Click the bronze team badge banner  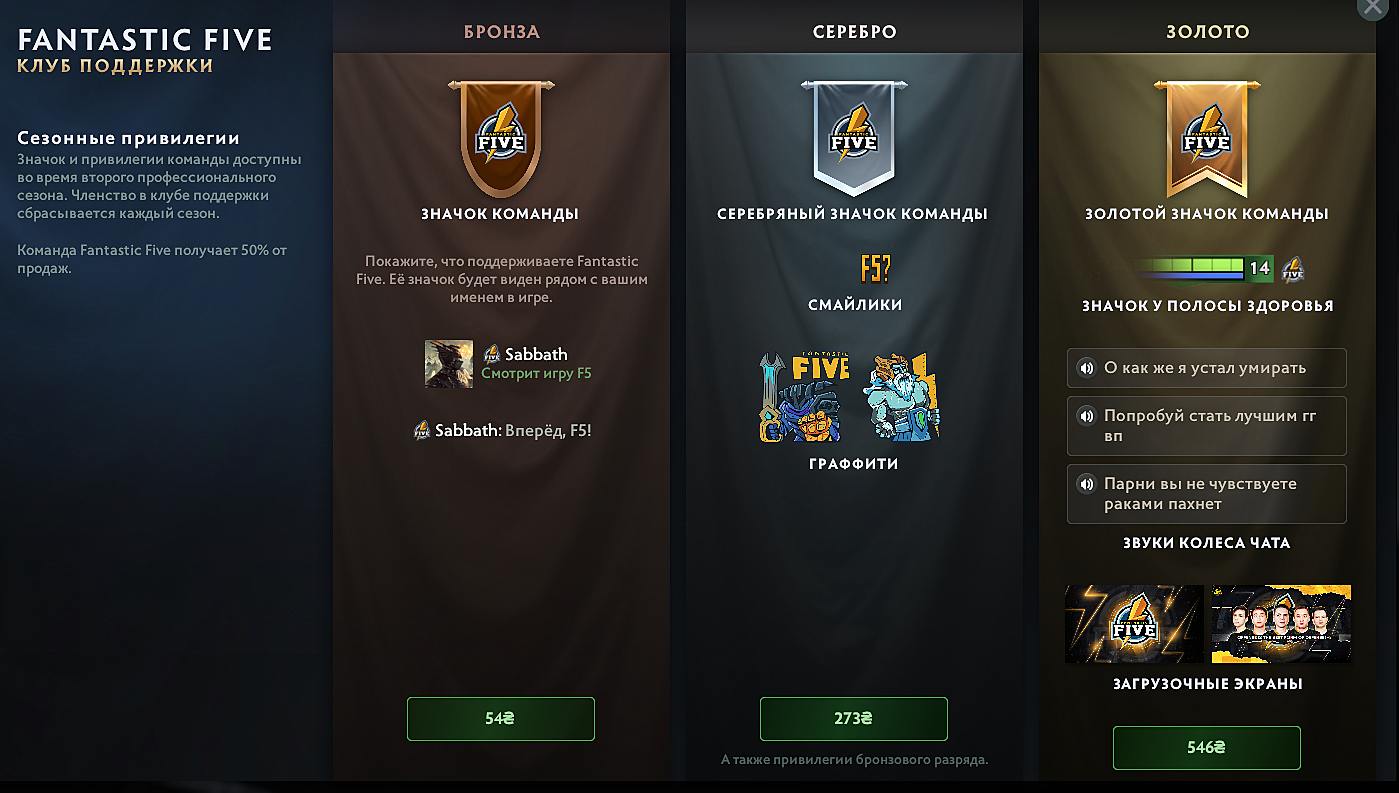pyautogui.click(x=501, y=138)
